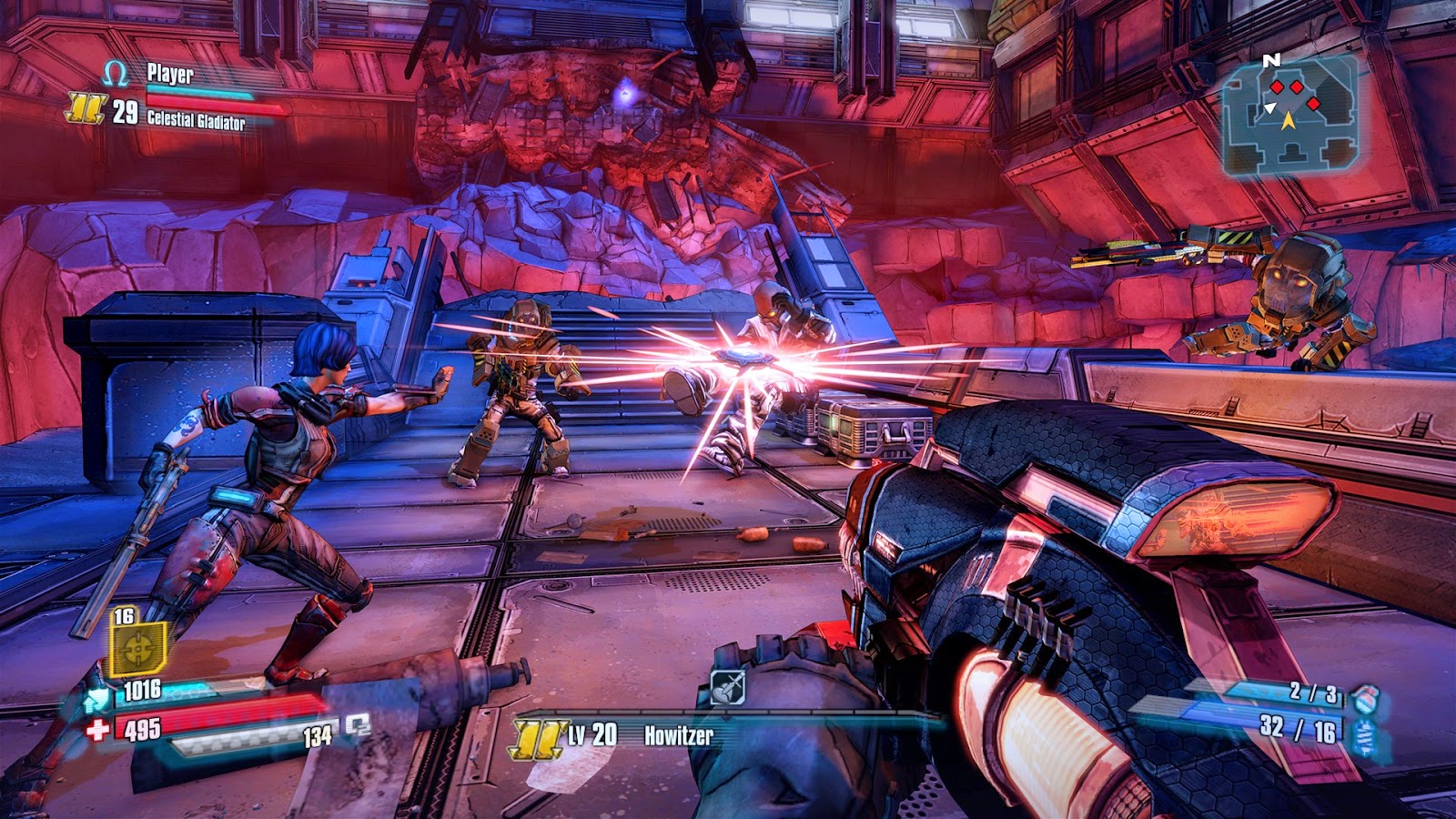The width and height of the screenshot is (1456, 819).
Task: Select the weapon icon above the experience bar
Action: (x=727, y=687)
